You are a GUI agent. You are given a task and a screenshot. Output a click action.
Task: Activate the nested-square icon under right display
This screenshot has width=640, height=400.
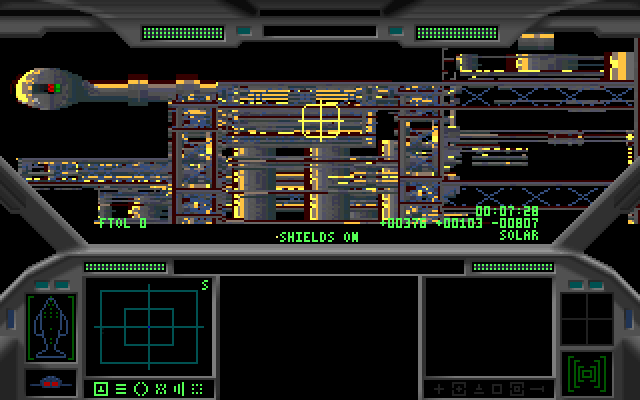[517, 388]
